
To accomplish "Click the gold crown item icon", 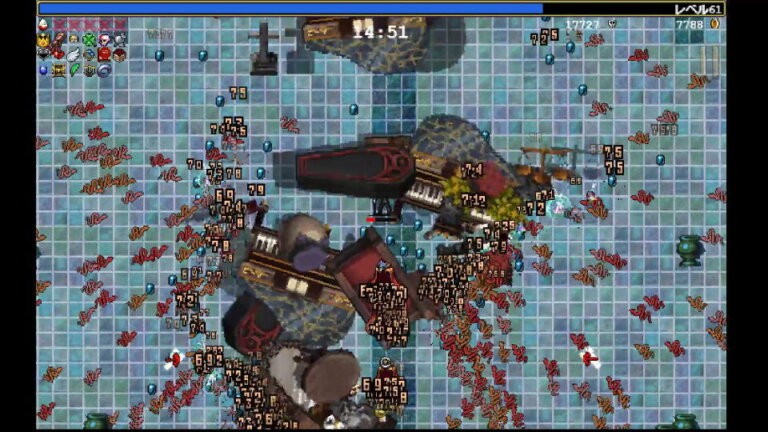I will coord(43,40).
